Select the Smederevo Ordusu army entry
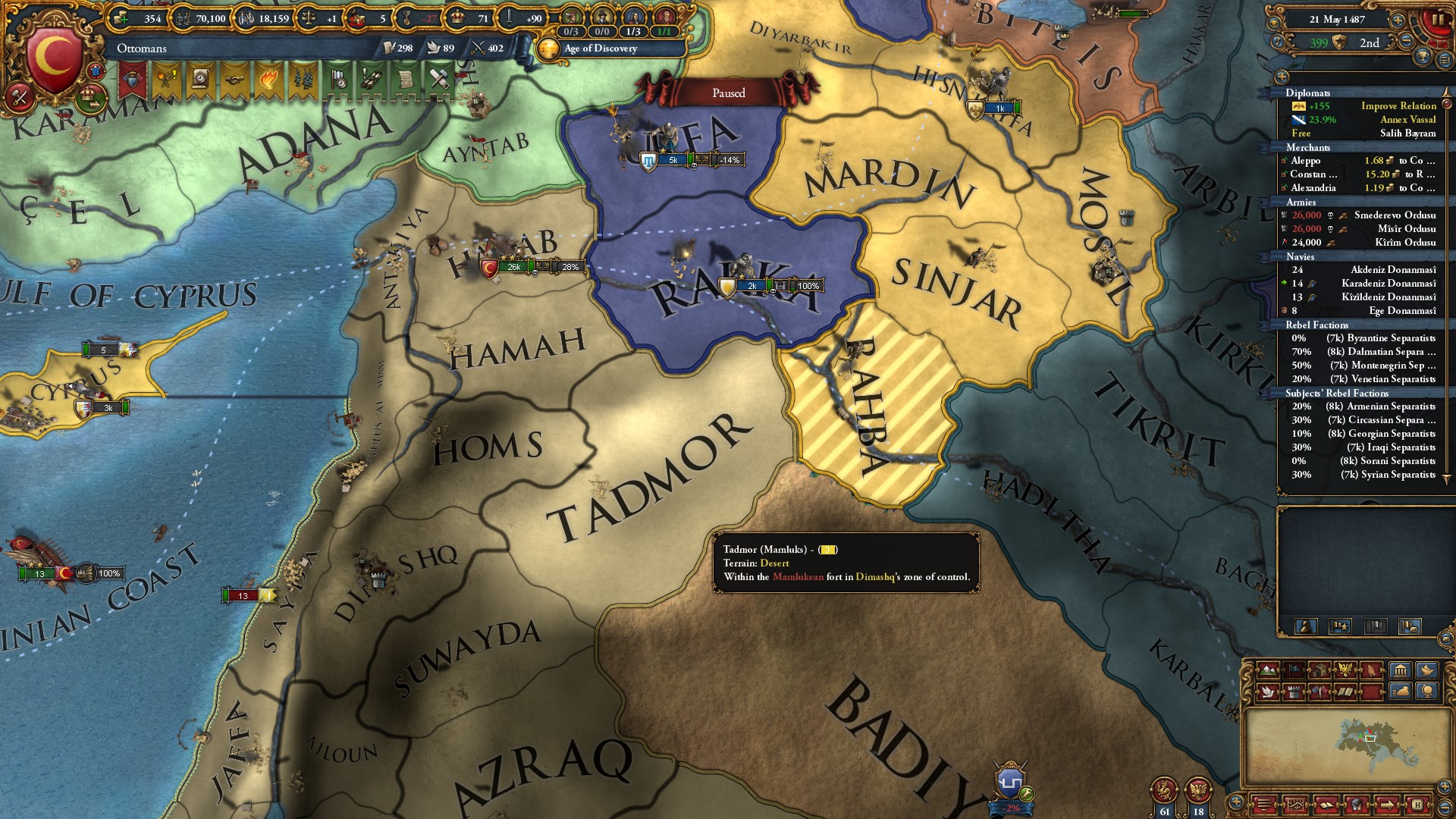This screenshot has height=819, width=1456. click(x=1395, y=215)
